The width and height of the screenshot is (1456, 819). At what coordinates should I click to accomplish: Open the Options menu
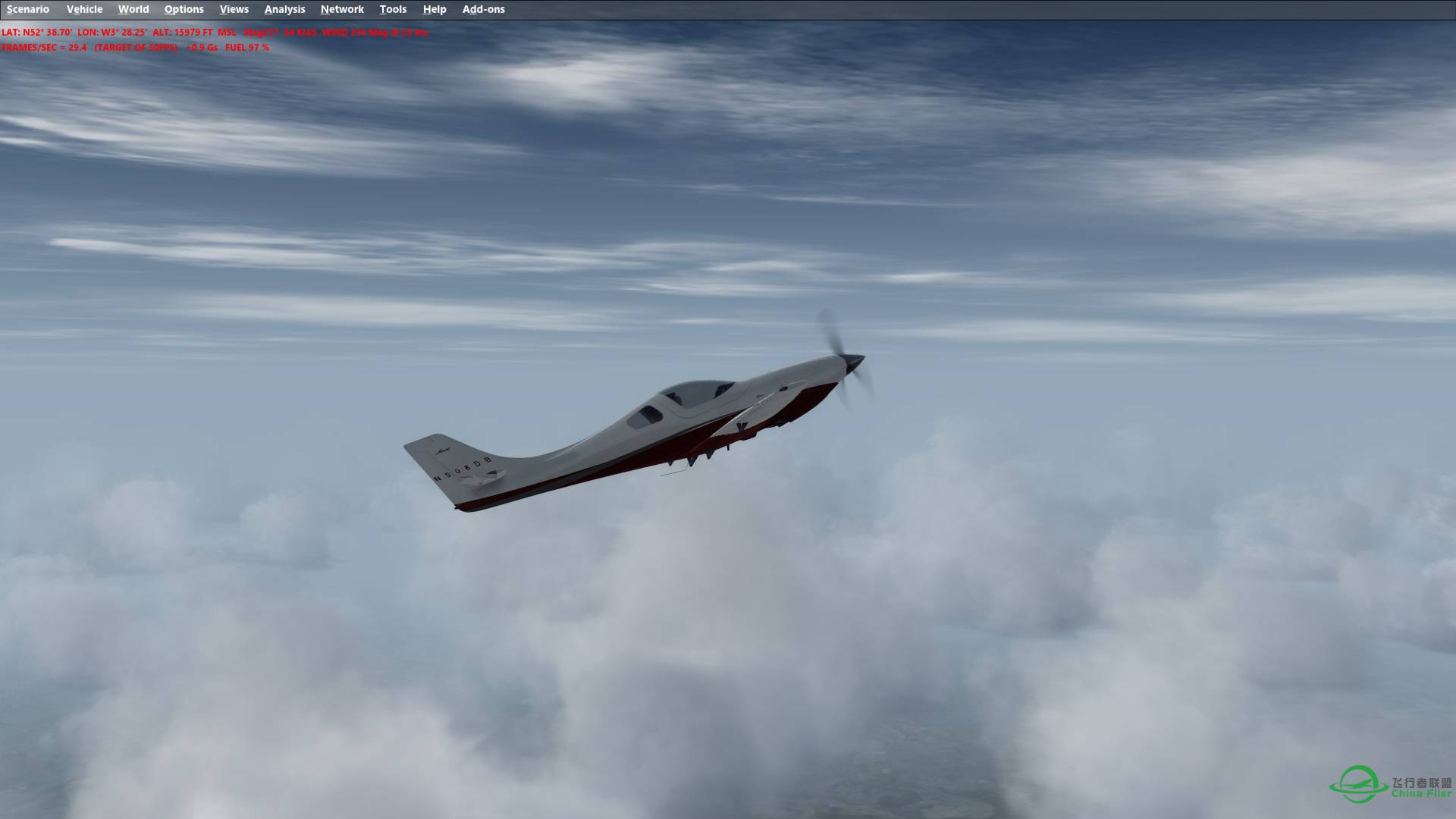pos(184,9)
